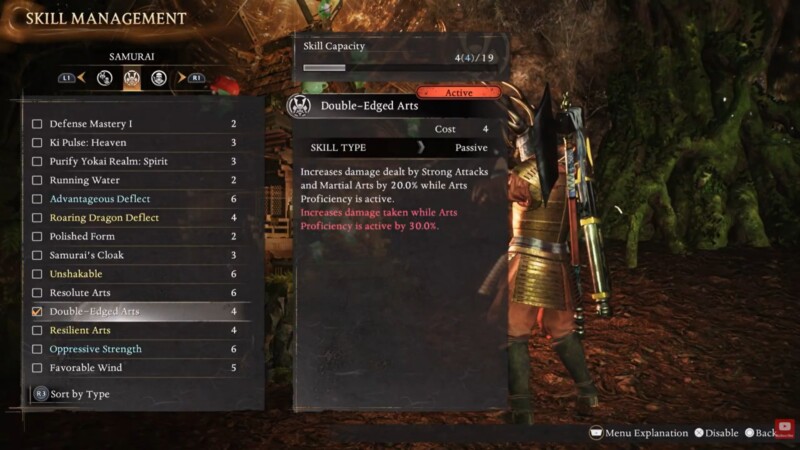
Task: Enable the Advantageous Deflect skill
Action: click(x=37, y=199)
